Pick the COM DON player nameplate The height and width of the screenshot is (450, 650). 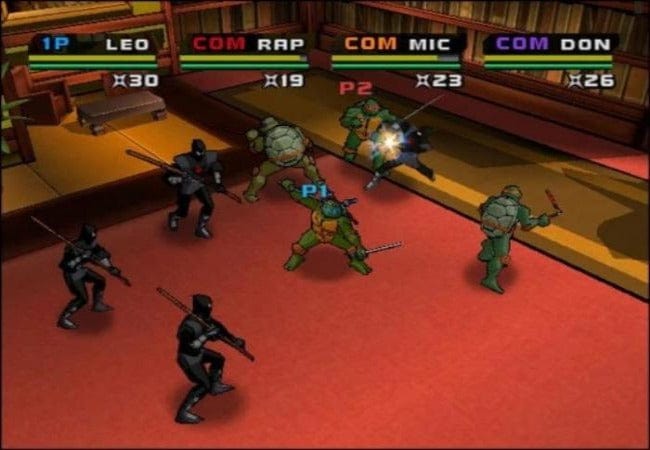click(x=550, y=44)
